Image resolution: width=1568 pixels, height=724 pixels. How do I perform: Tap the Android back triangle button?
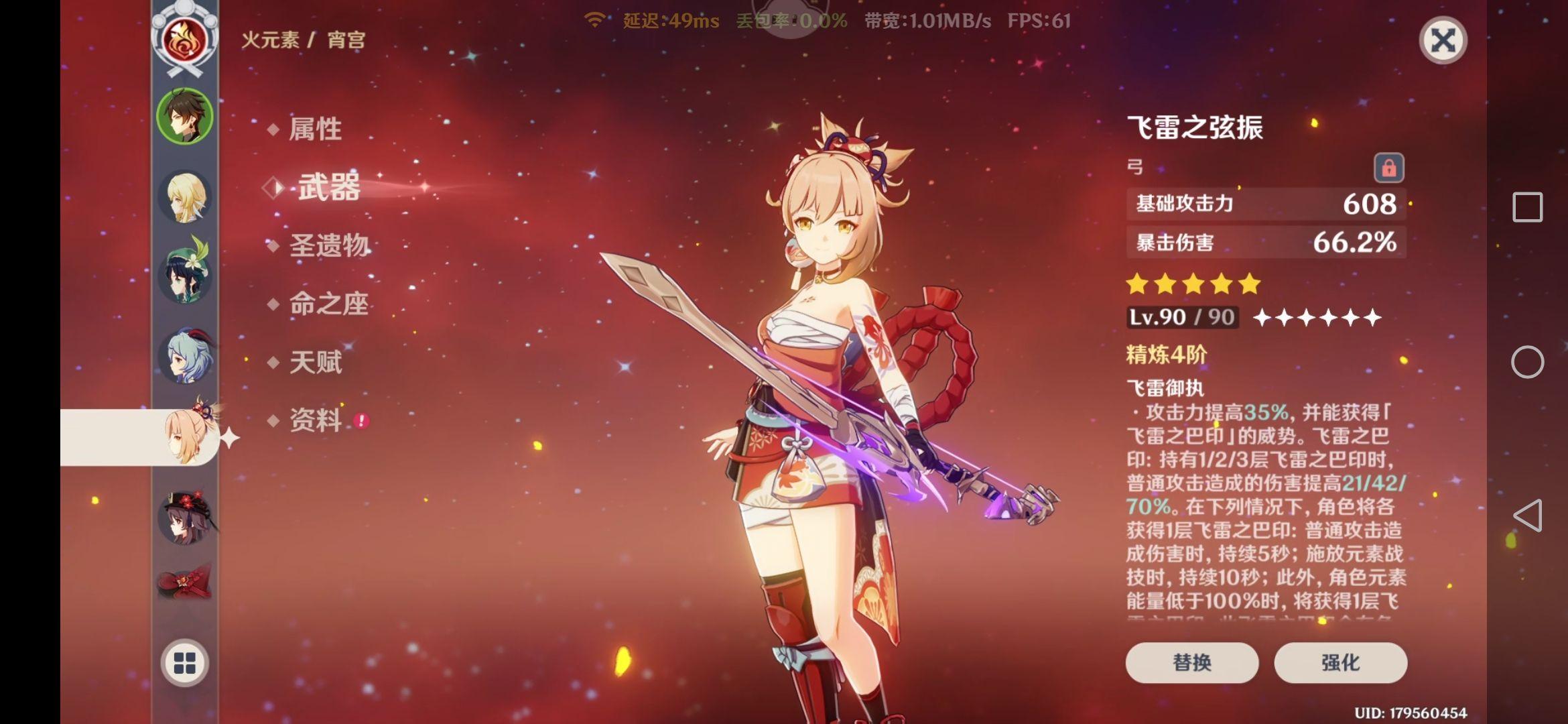point(1527,516)
